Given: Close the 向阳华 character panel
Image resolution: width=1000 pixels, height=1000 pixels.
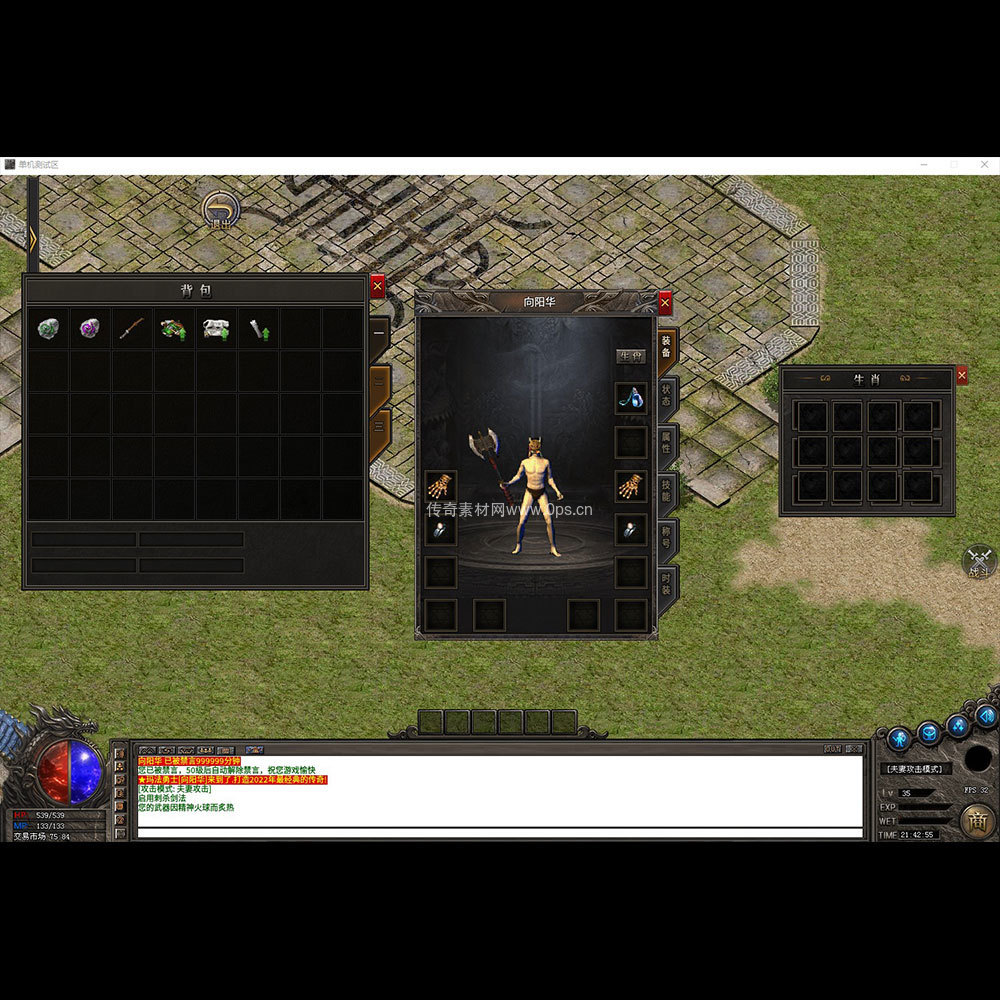Looking at the screenshot, I should tap(665, 302).
